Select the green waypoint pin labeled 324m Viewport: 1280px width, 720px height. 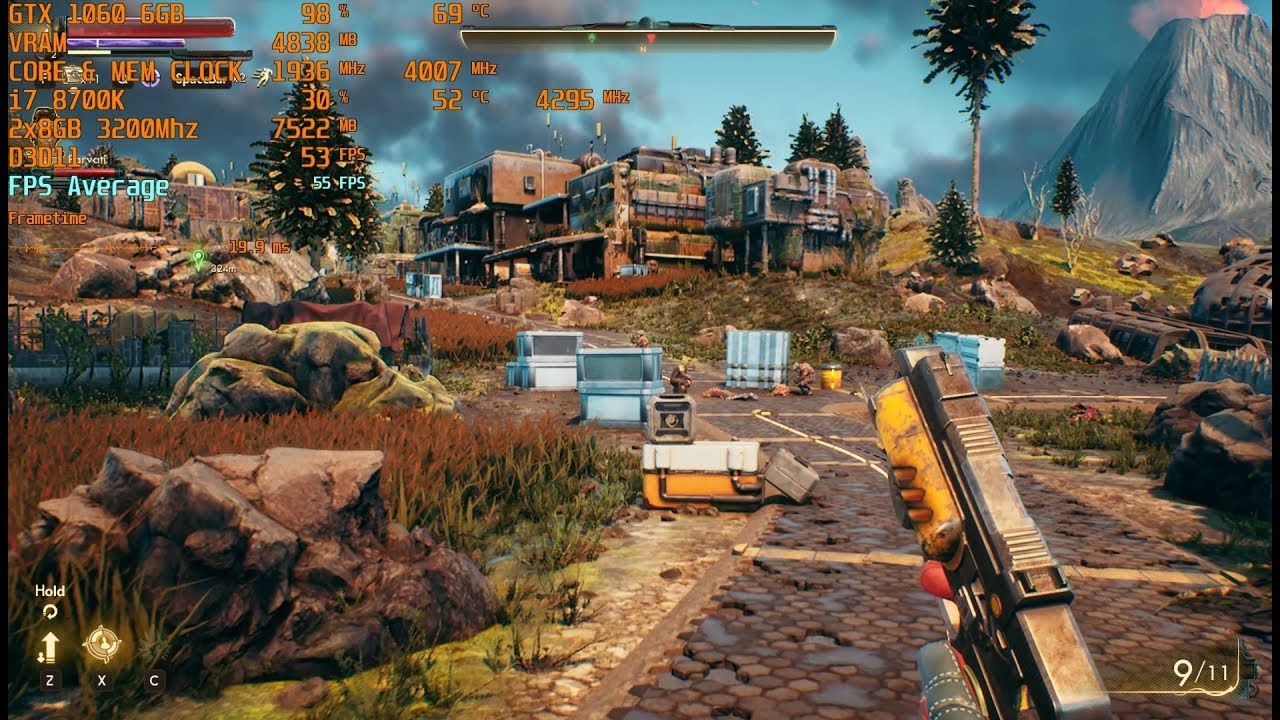(198, 258)
